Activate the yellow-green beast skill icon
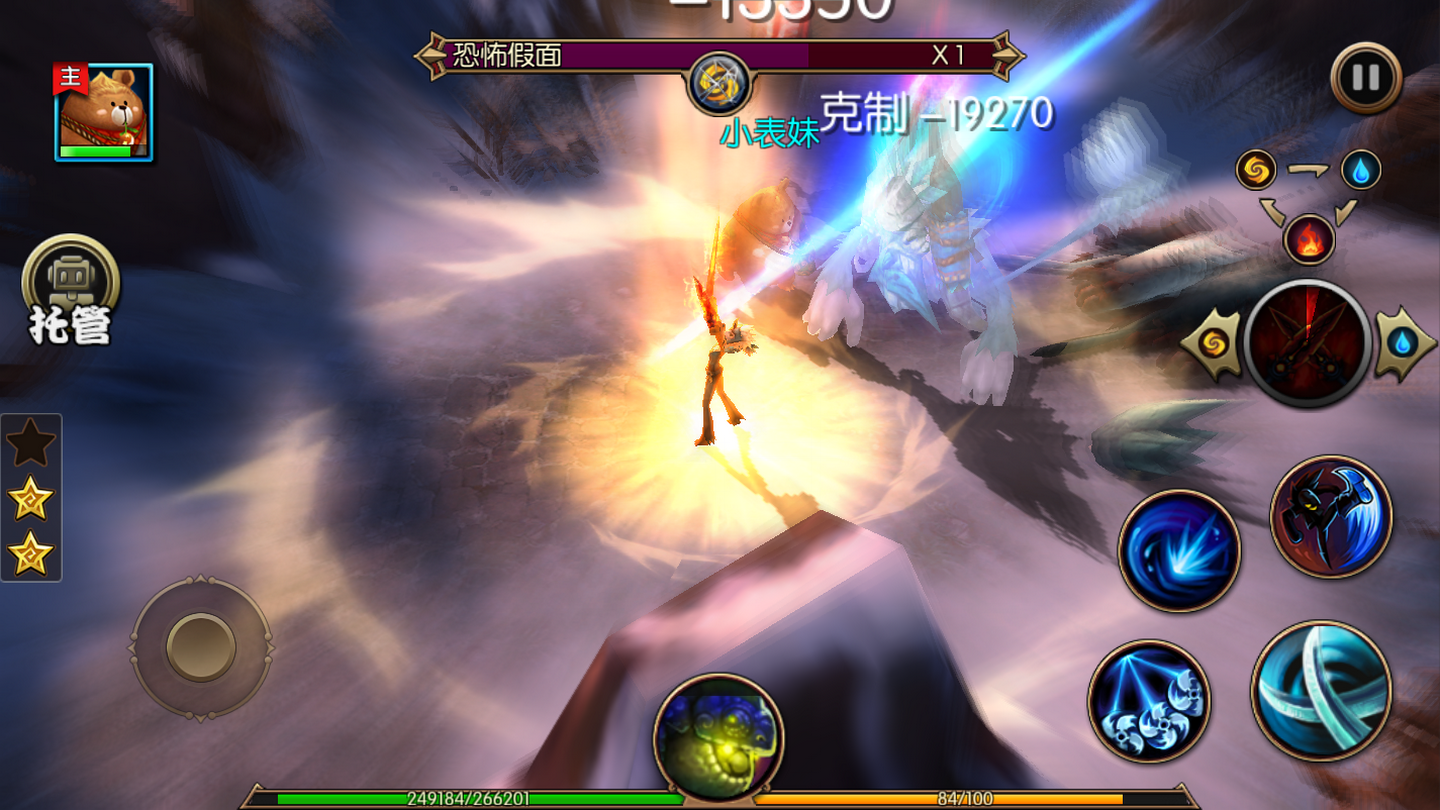 point(718,736)
